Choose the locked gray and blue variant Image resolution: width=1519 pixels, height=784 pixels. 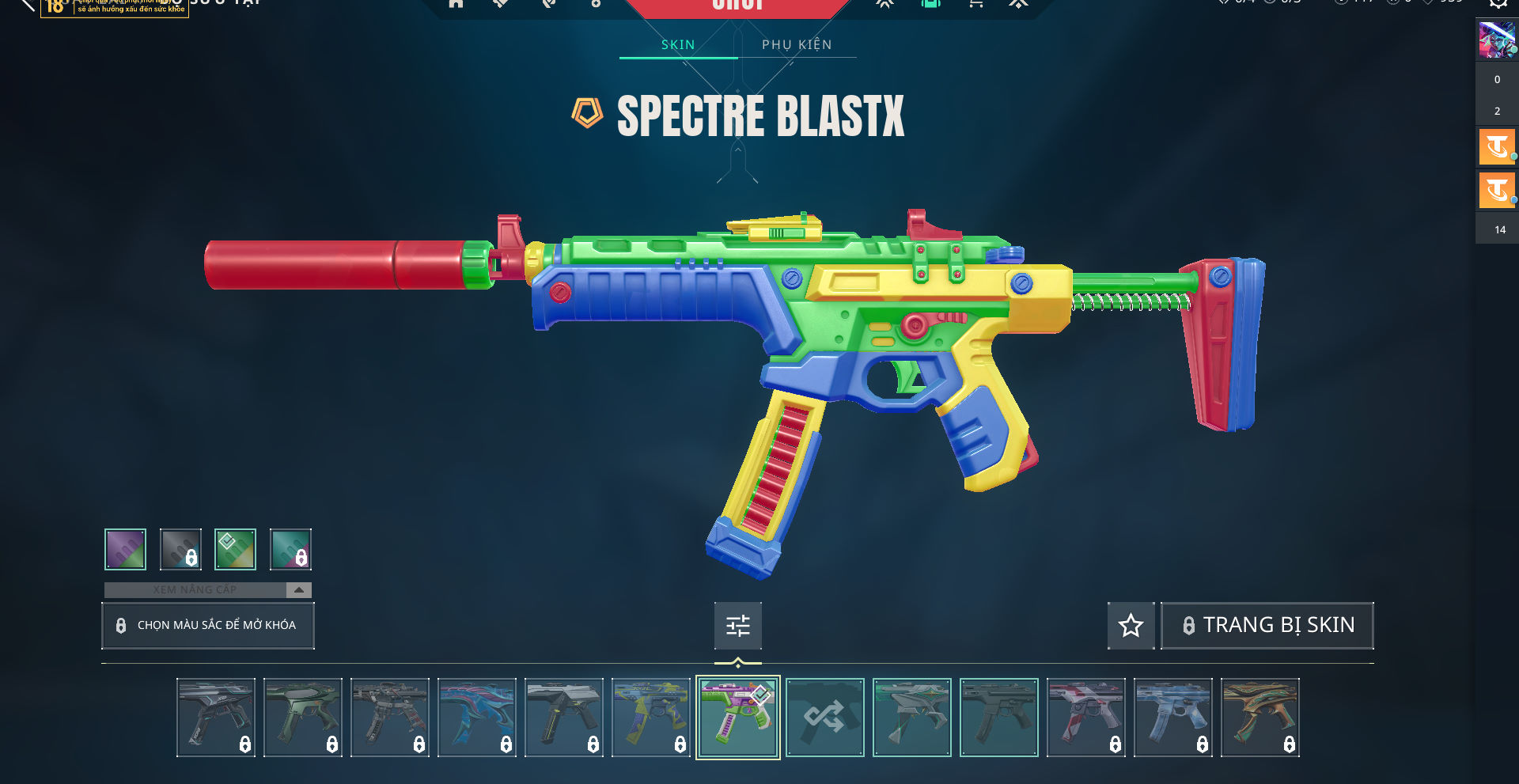(180, 549)
